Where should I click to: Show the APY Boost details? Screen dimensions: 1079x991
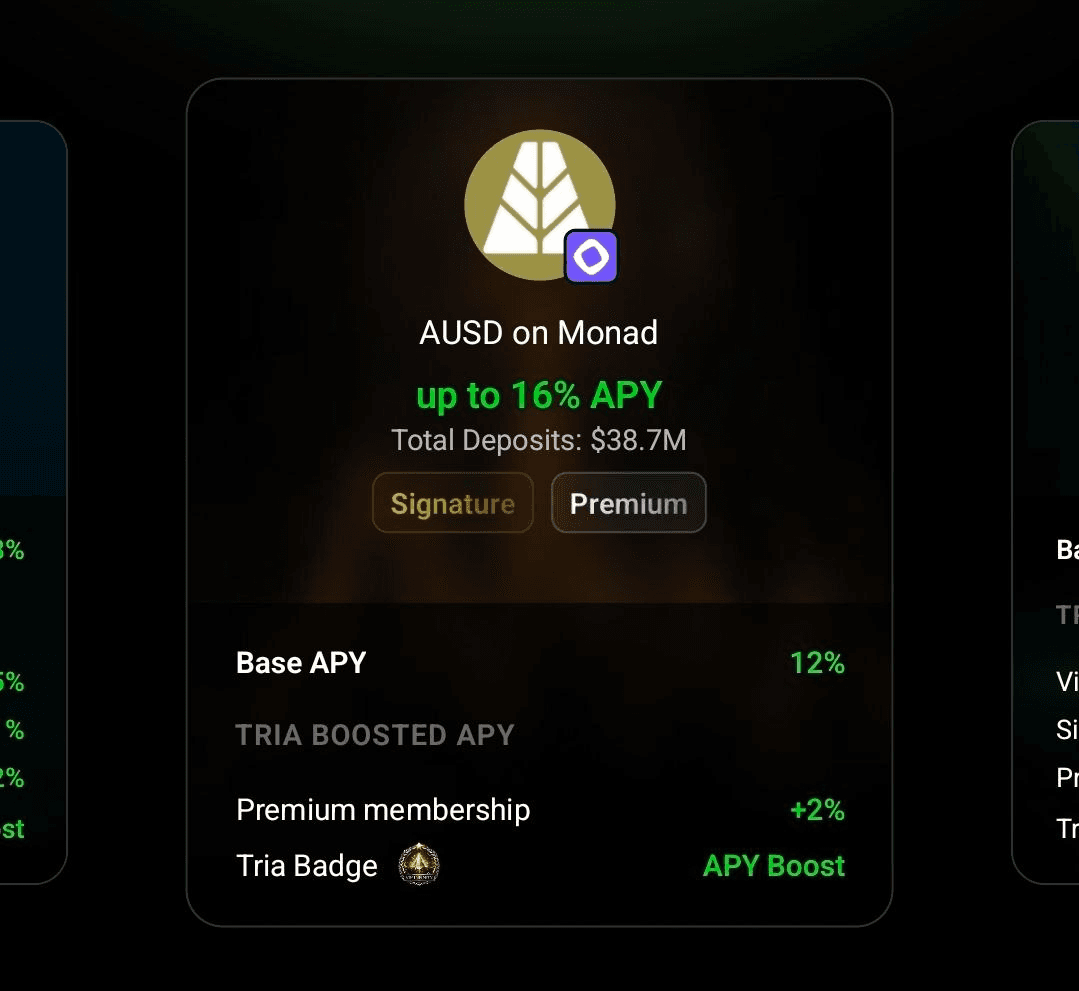point(773,865)
